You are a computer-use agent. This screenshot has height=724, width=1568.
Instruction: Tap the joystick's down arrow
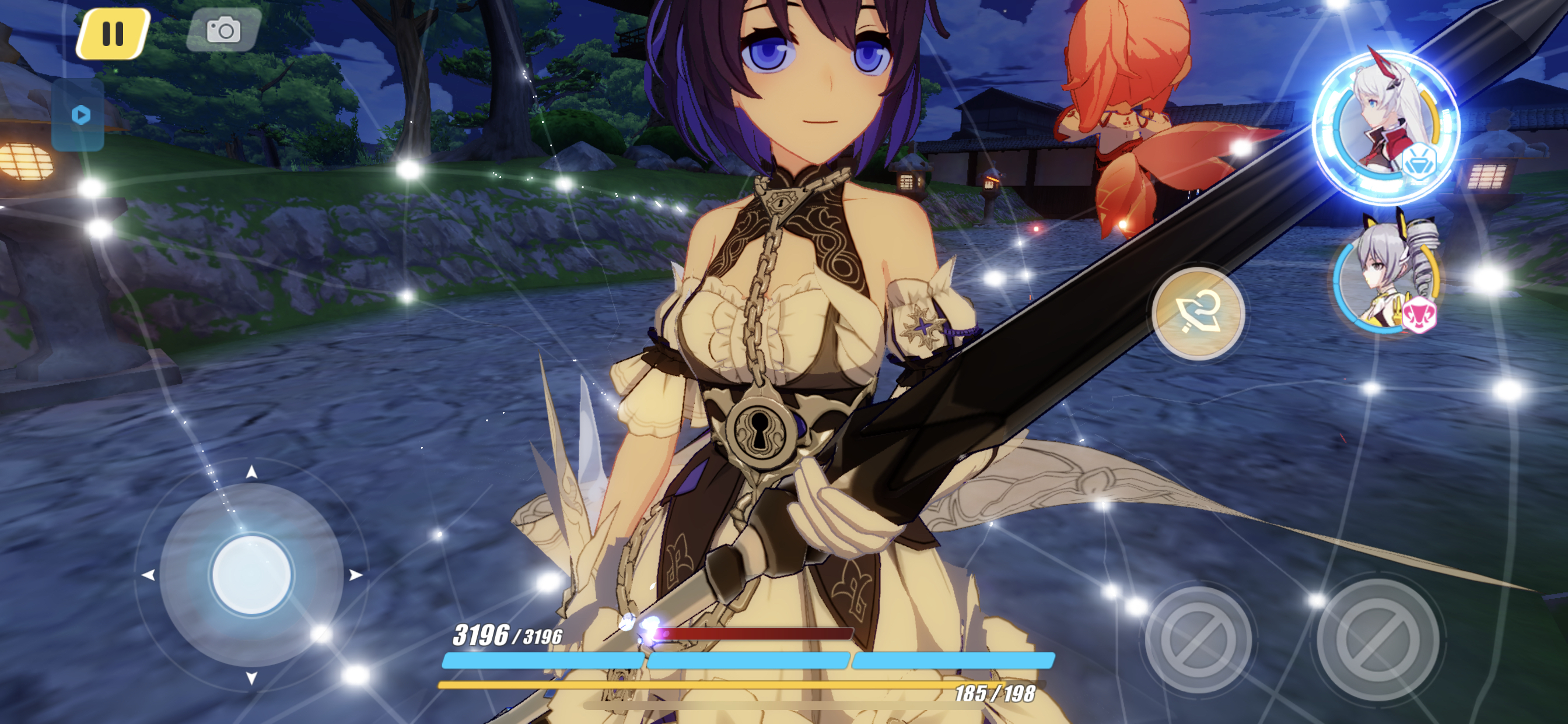coord(251,678)
